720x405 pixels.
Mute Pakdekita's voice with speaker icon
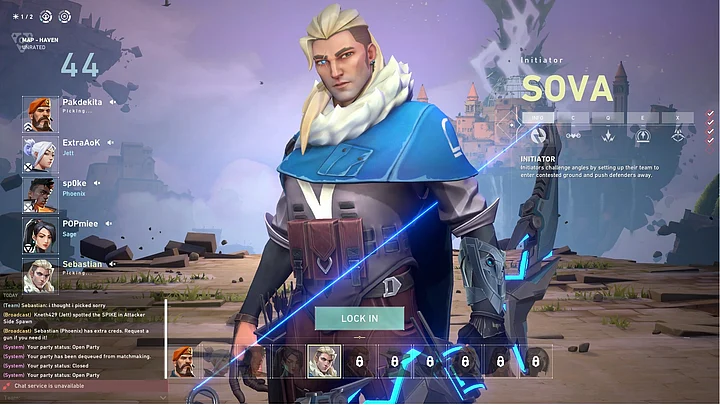pos(112,102)
